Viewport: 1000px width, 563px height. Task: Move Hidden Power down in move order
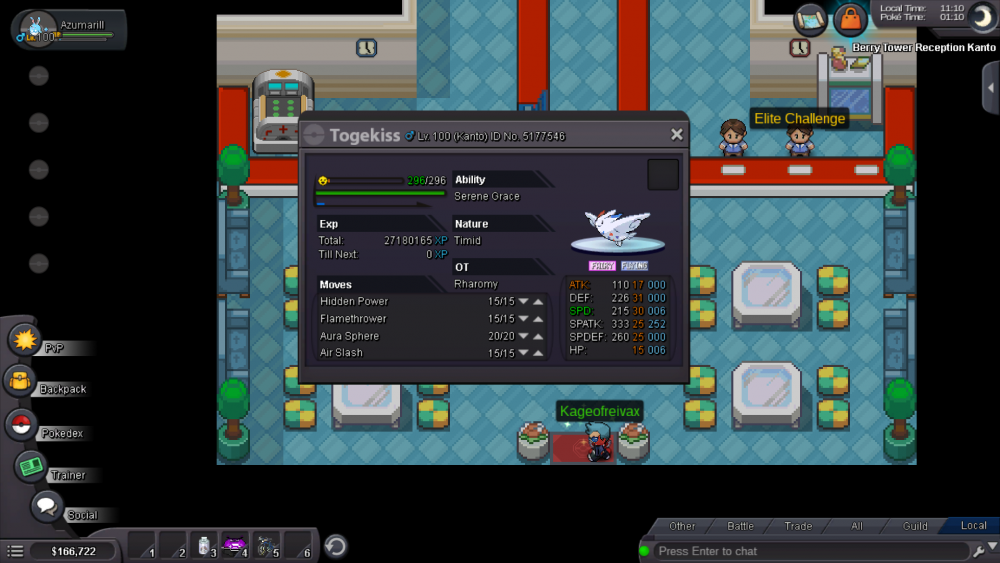tap(523, 302)
